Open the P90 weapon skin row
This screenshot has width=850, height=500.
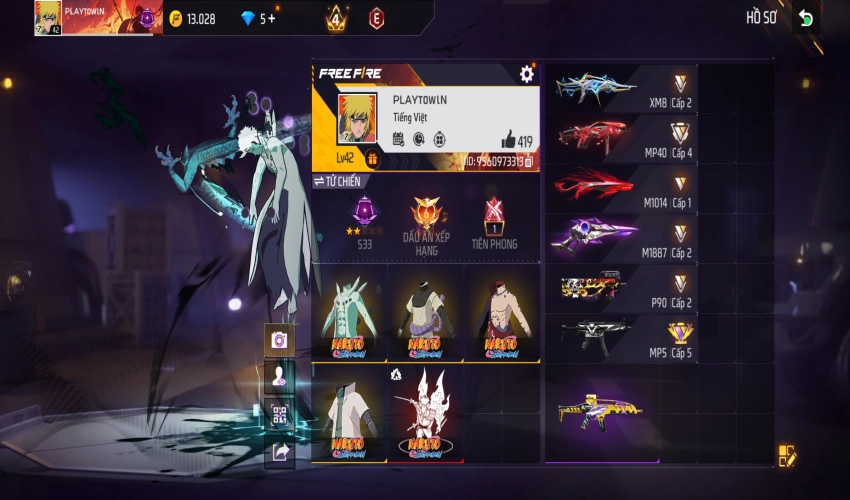pyautogui.click(x=620, y=288)
